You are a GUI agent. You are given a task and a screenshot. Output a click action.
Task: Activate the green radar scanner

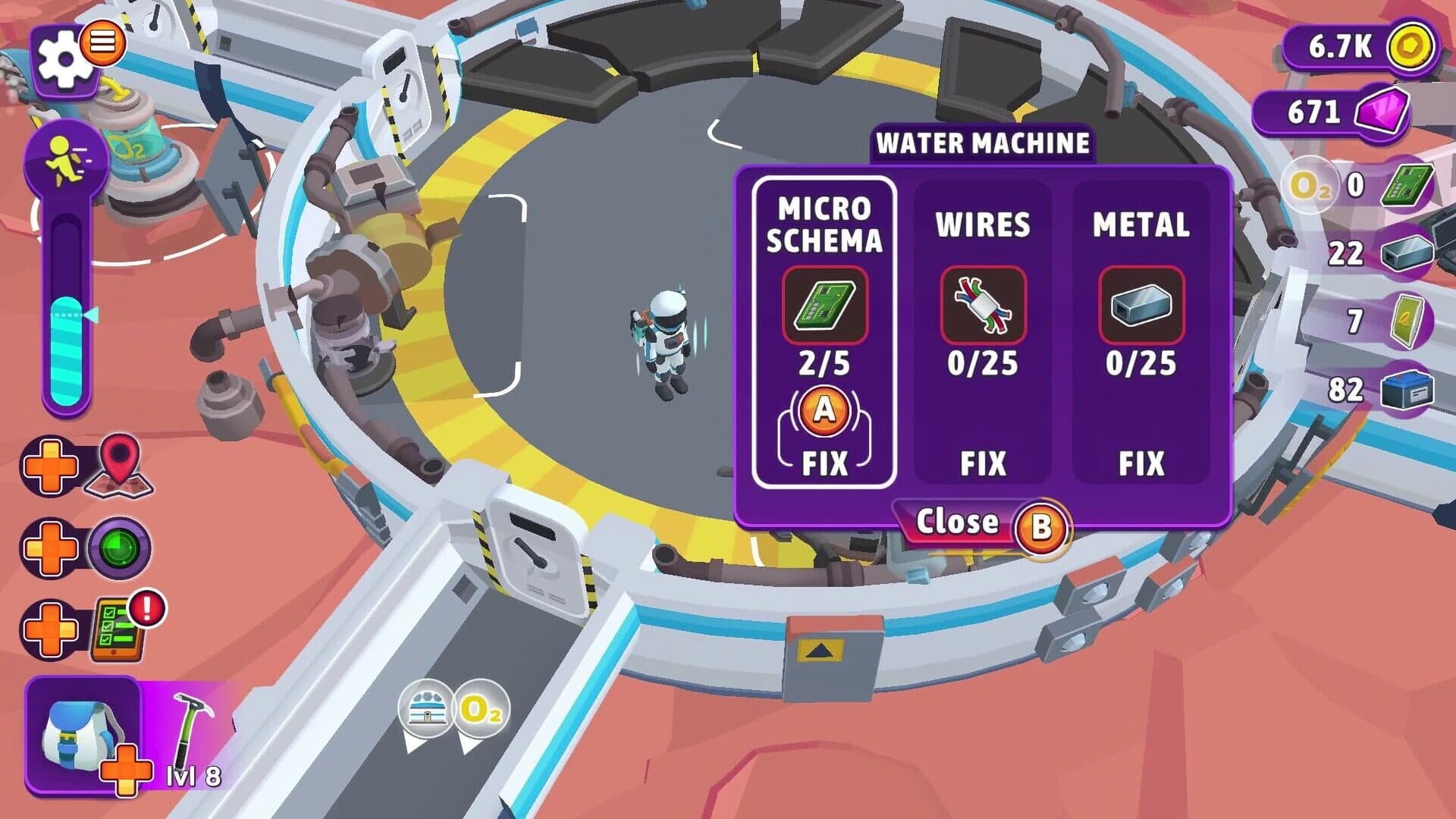(119, 548)
